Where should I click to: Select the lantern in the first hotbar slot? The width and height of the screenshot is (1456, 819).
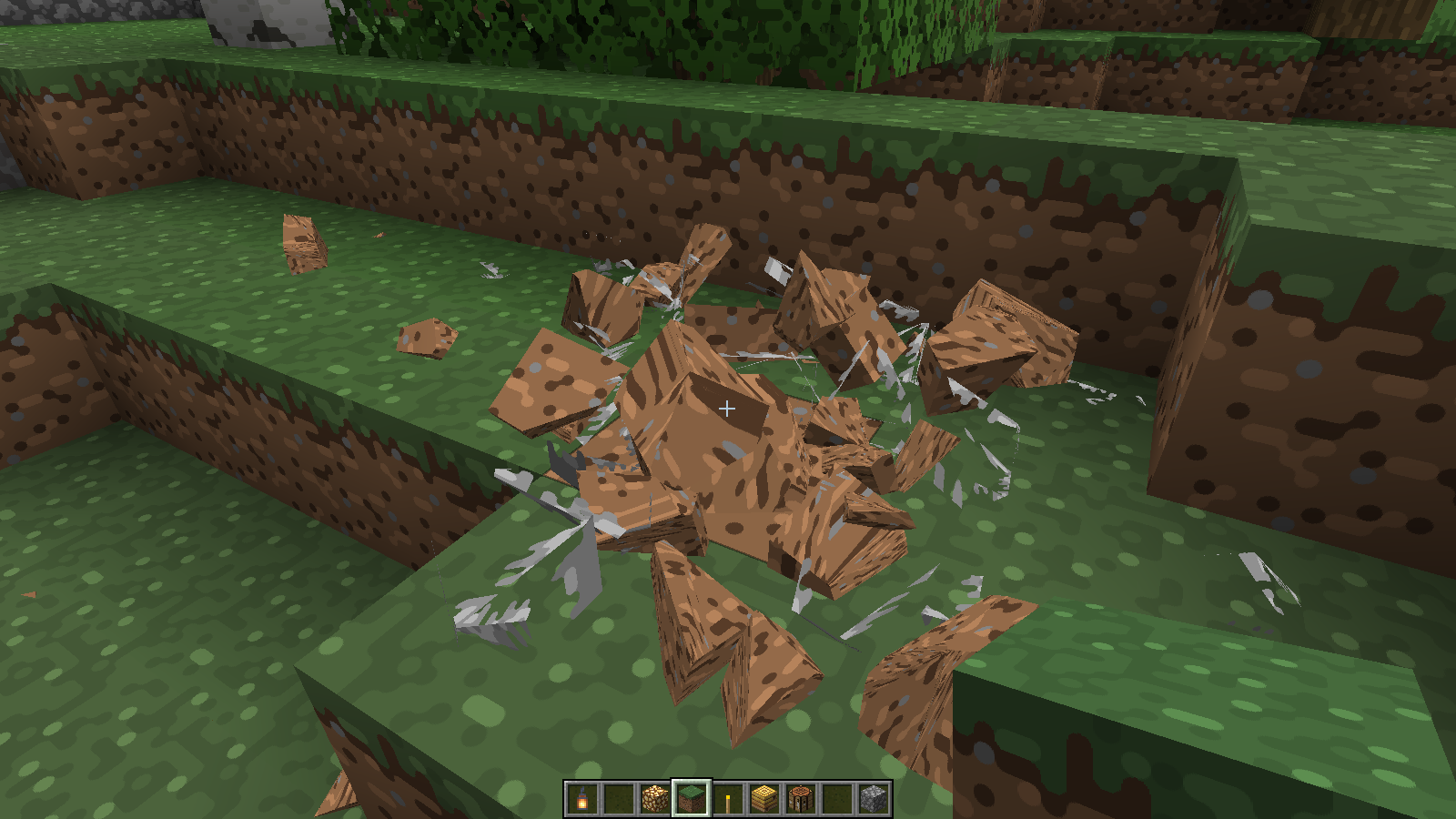[582, 799]
